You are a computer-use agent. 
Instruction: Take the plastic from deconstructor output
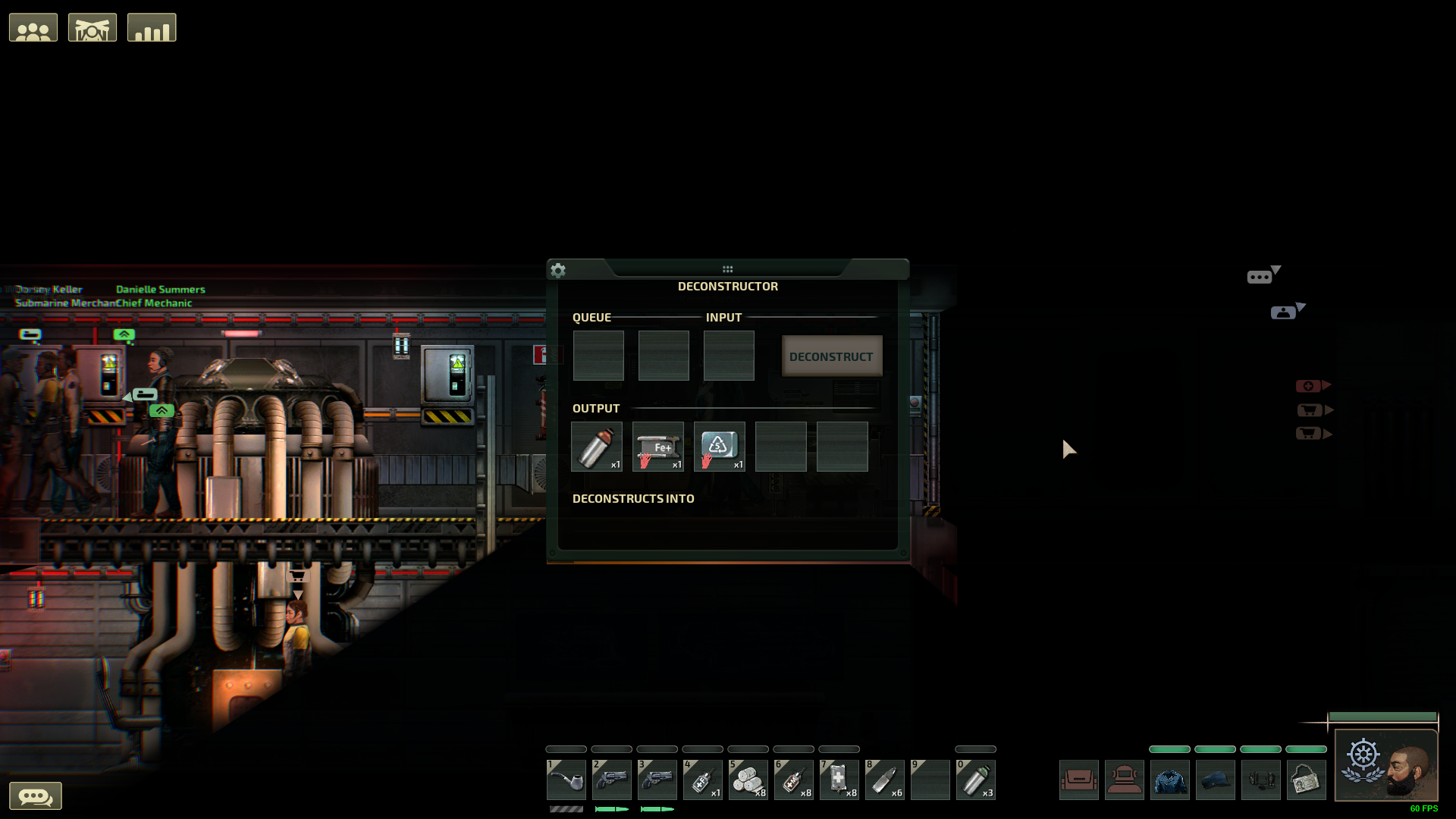coord(719,447)
